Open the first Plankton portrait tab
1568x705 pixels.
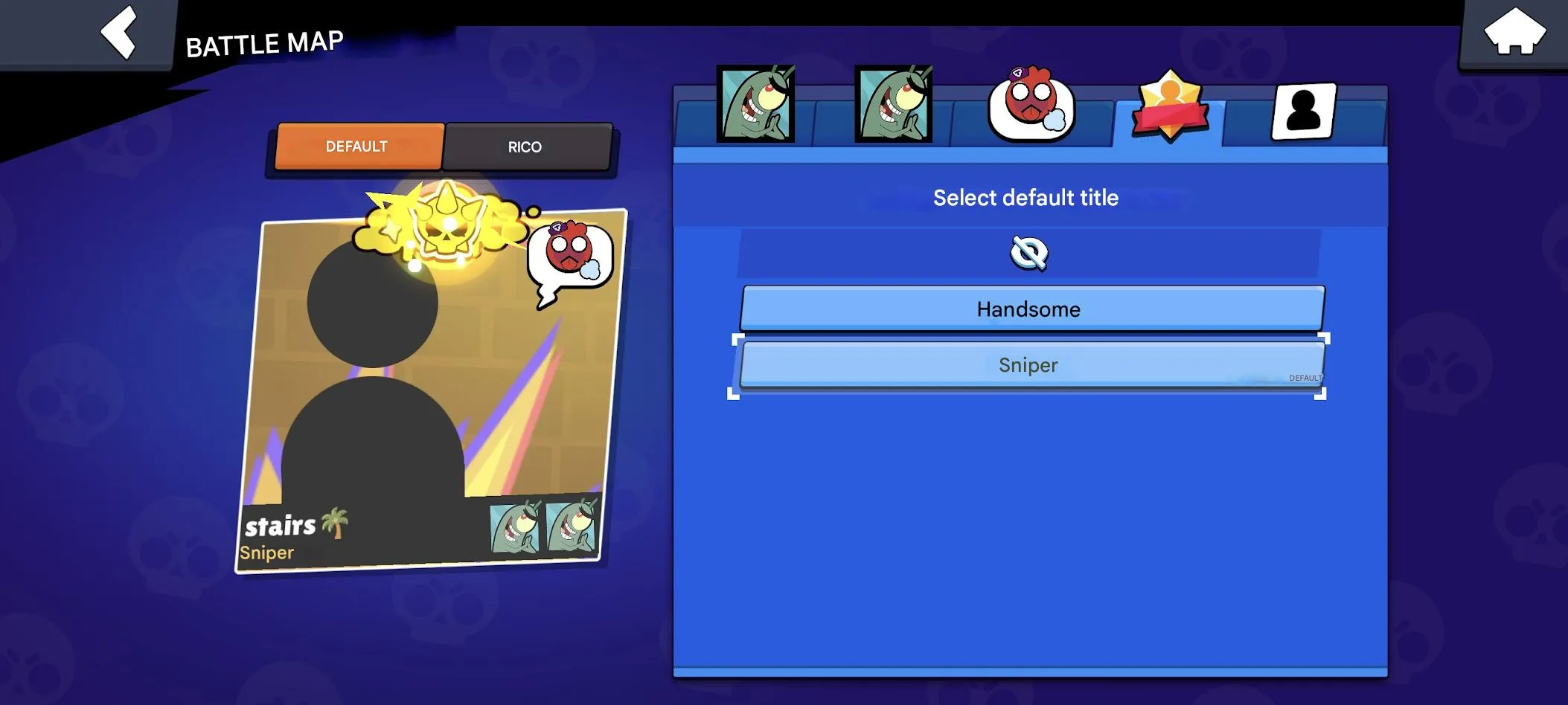755,104
